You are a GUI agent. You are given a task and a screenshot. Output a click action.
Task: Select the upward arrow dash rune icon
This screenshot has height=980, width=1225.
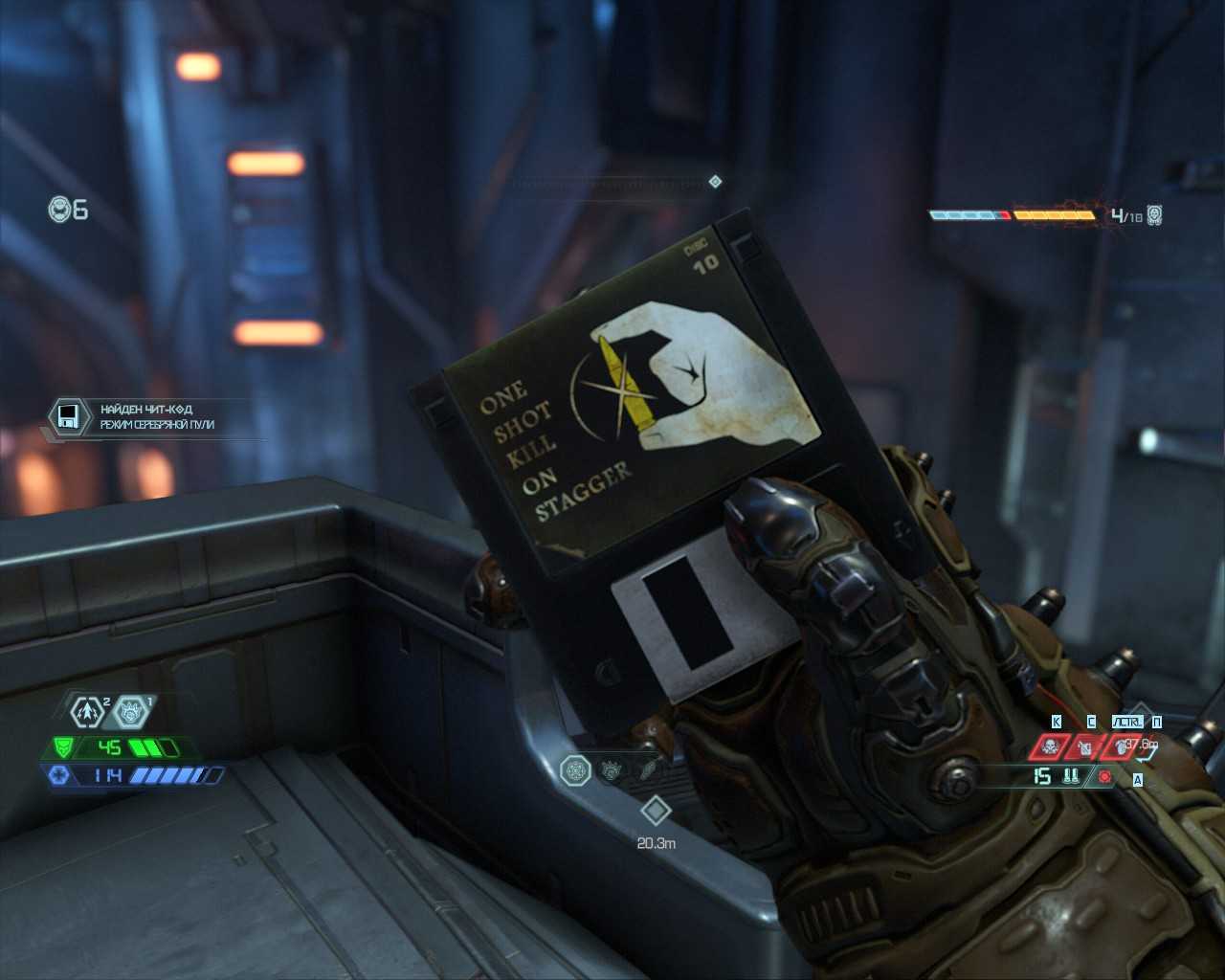pos(87,711)
